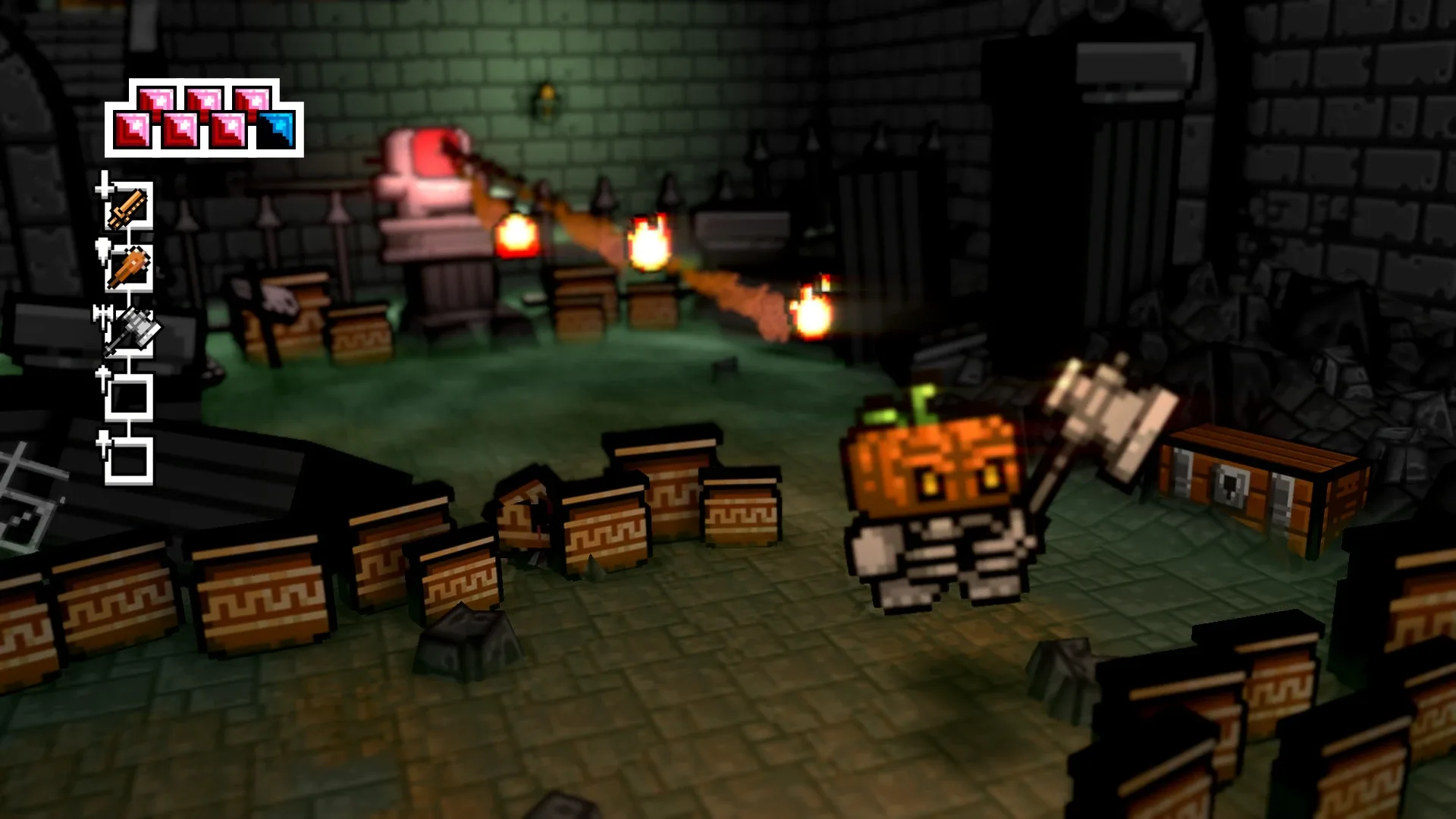Select the war hammer equipment icon
This screenshot has width=1456, height=819.
pos(134,328)
